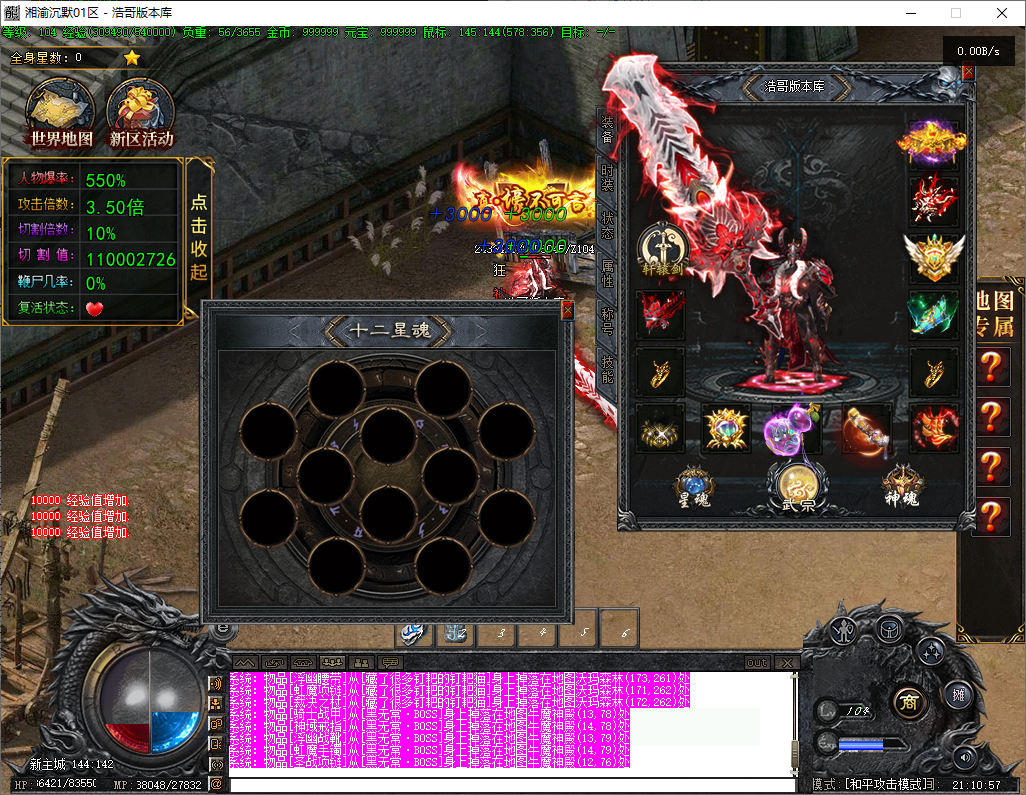Open the 世界地图 world map
Viewport: 1026px width, 795px height.
pyautogui.click(x=61, y=114)
